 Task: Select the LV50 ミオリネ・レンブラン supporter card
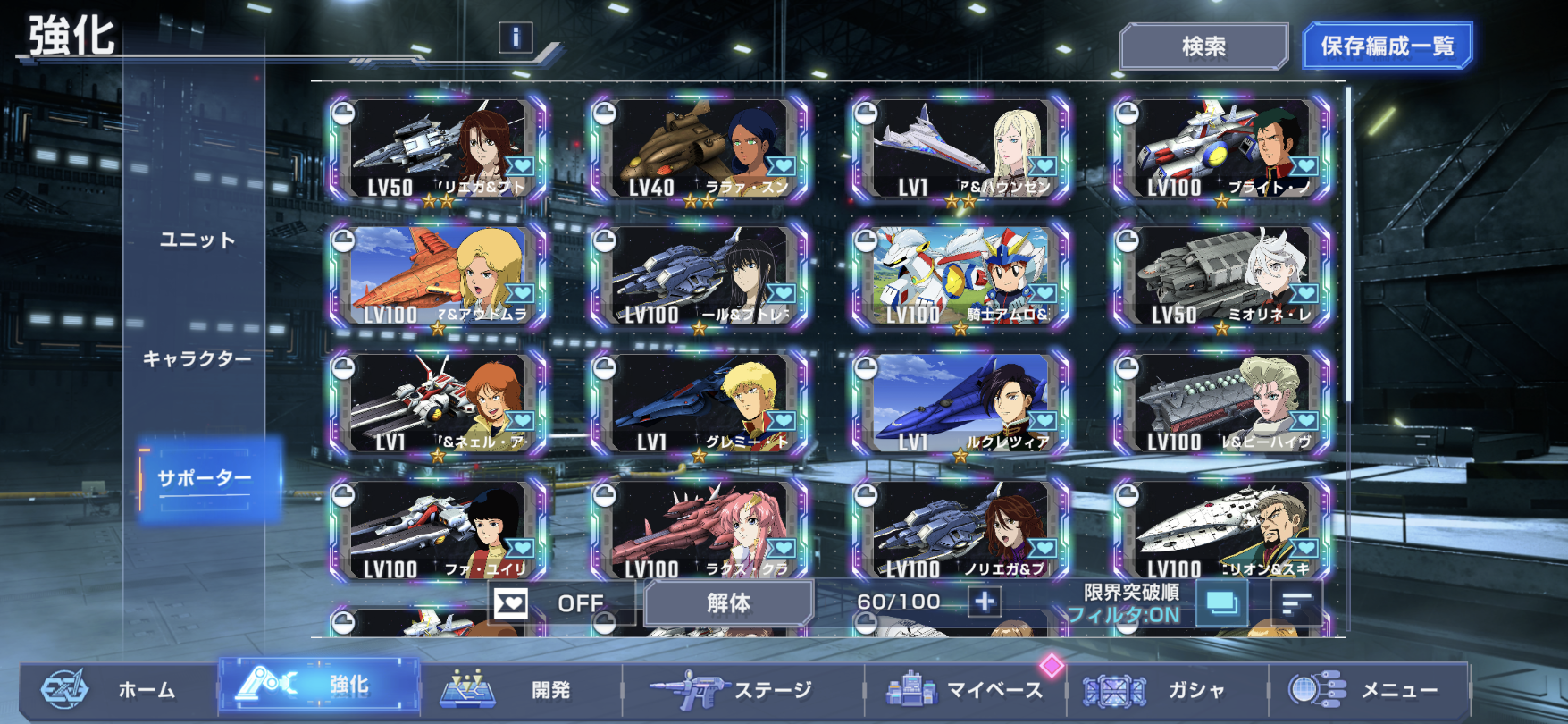coord(1221,276)
